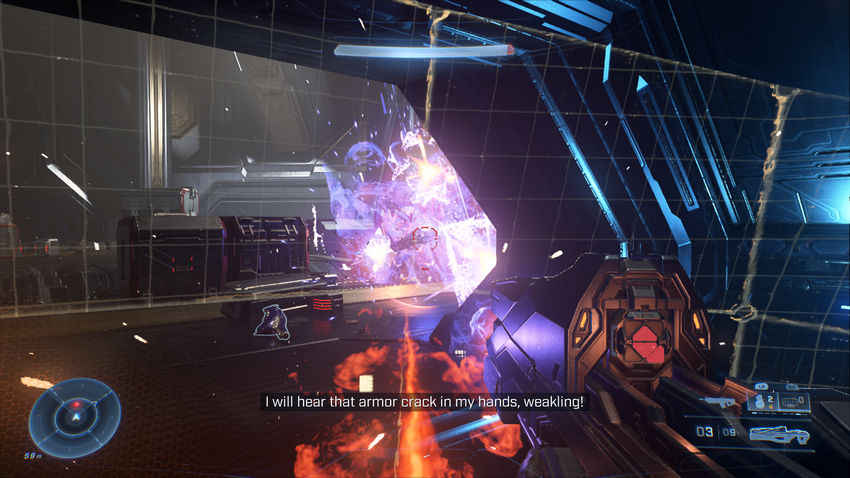Screen dimensions: 850x478
Task: Select the grenade slot showing two grenades
Action: [x=762, y=402]
